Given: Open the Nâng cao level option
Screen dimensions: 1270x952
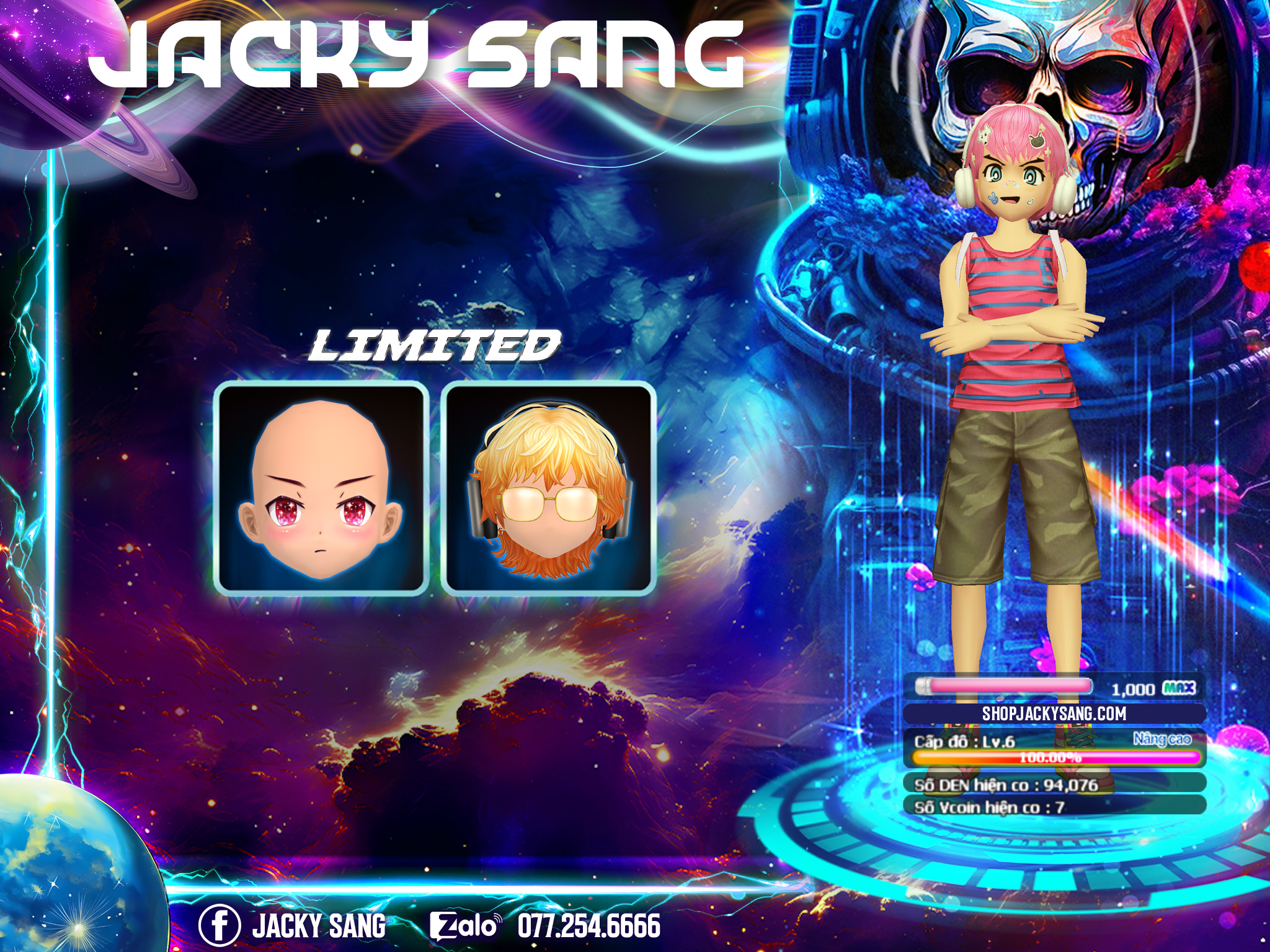Looking at the screenshot, I should [x=1162, y=739].
